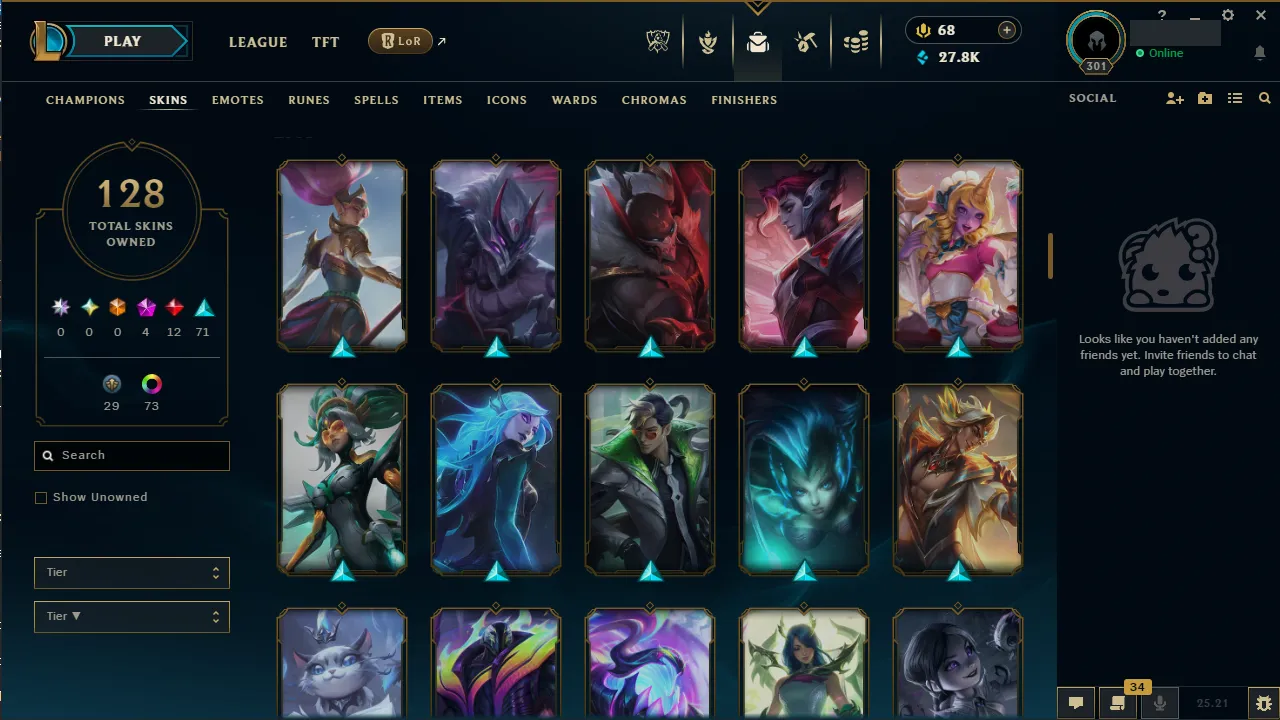Image resolution: width=1280 pixels, height=720 pixels.
Task: Toggle the notifications bell
Action: tap(1260, 52)
